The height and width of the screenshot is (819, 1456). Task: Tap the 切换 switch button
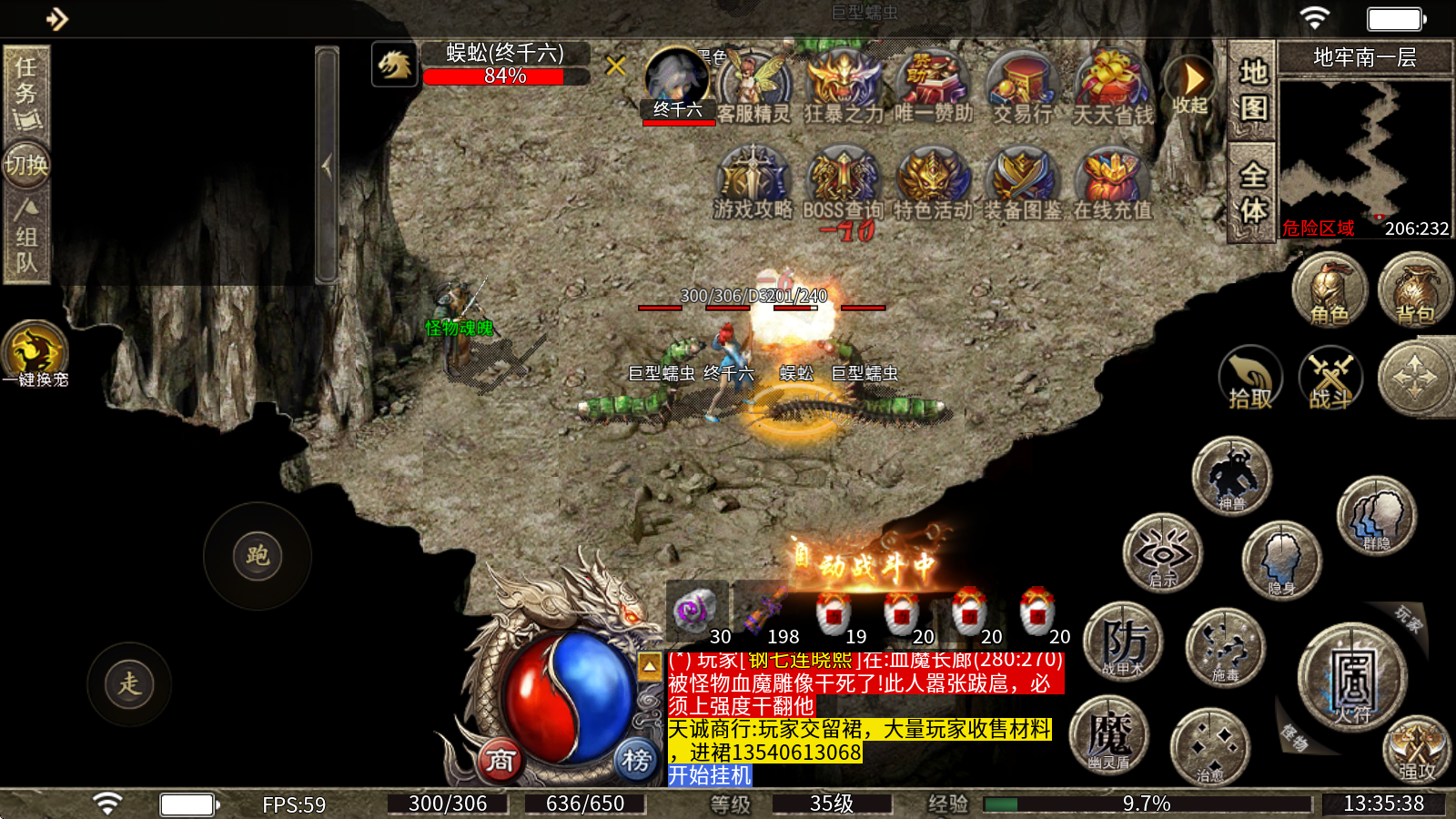(25, 165)
